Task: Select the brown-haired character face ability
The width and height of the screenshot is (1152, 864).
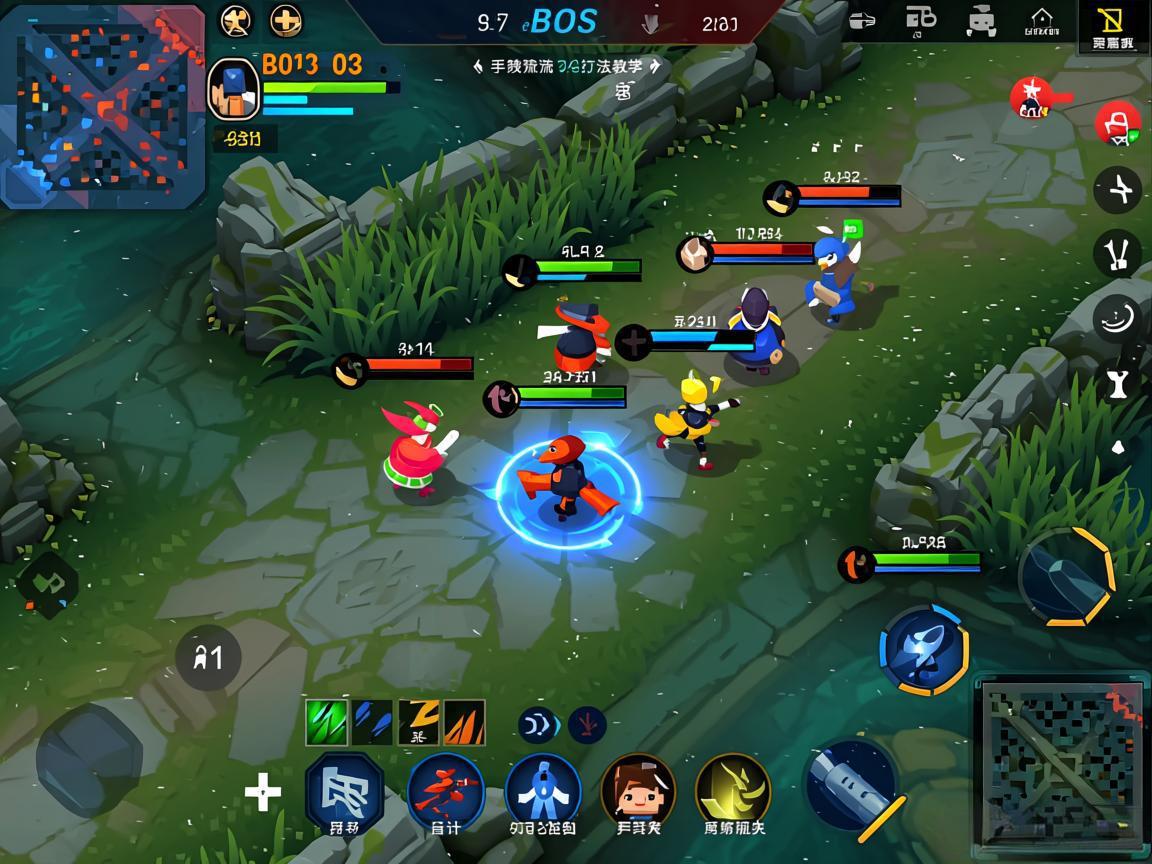Action: [x=638, y=791]
